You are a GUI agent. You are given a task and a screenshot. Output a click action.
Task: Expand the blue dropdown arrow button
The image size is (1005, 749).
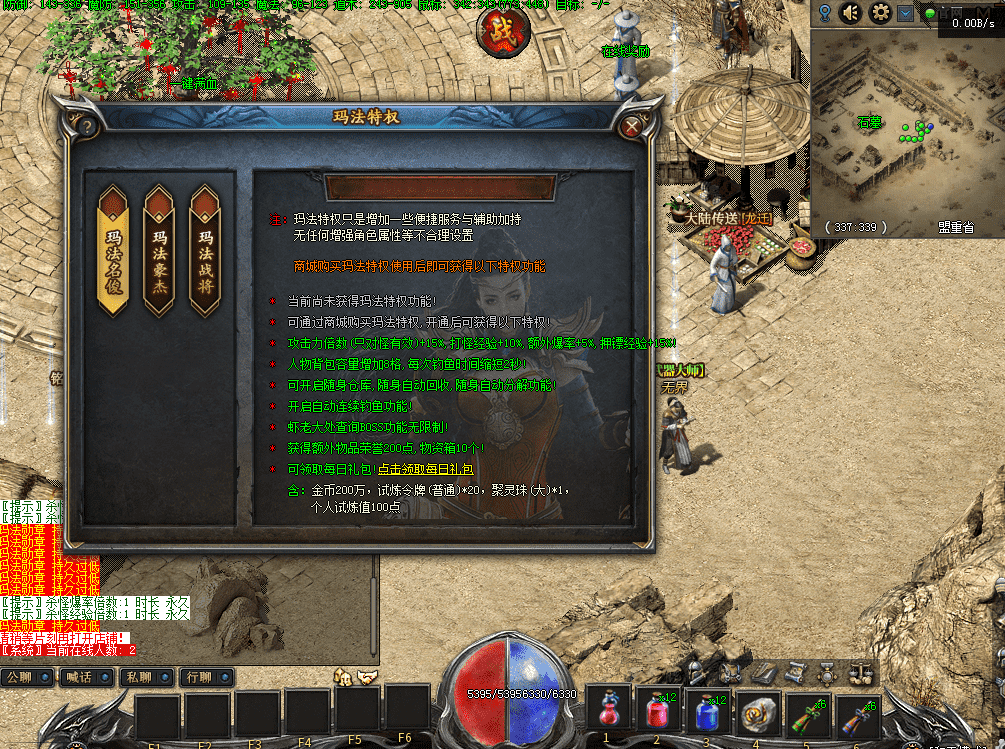[x=905, y=13]
